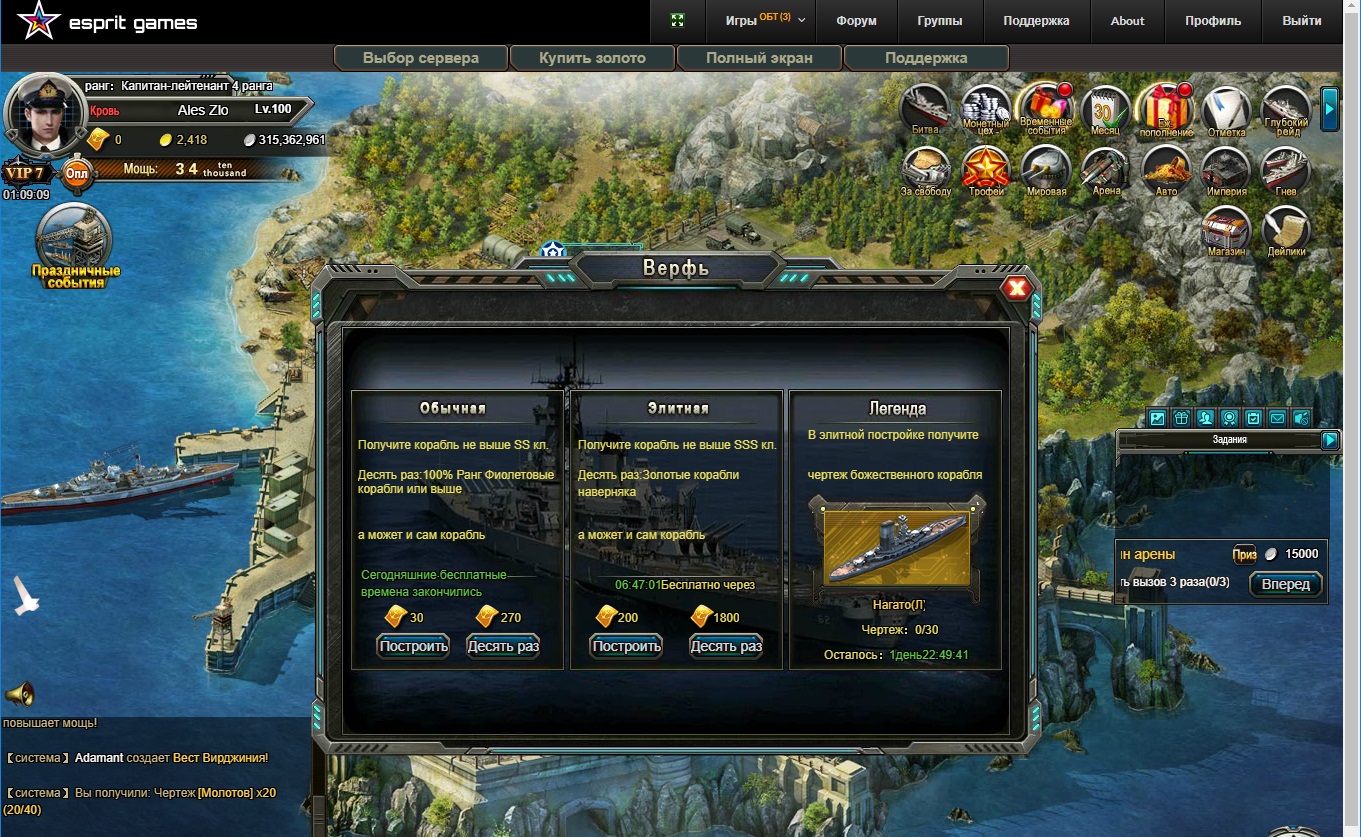Open the Форум link in site header

point(856,21)
